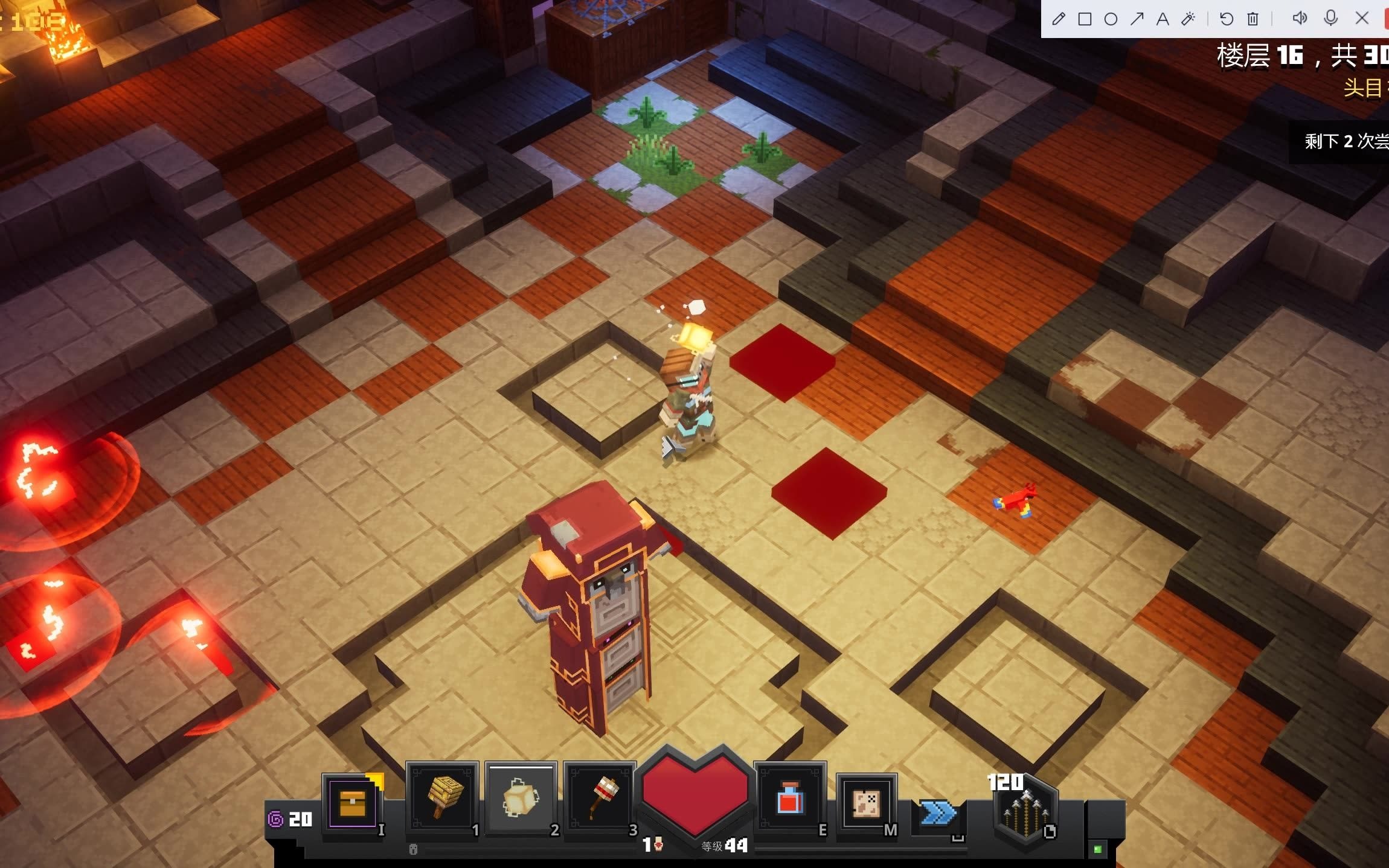The width and height of the screenshot is (1389, 868).
Task: Close the screen recording annotation toolbar
Action: tap(1362, 18)
